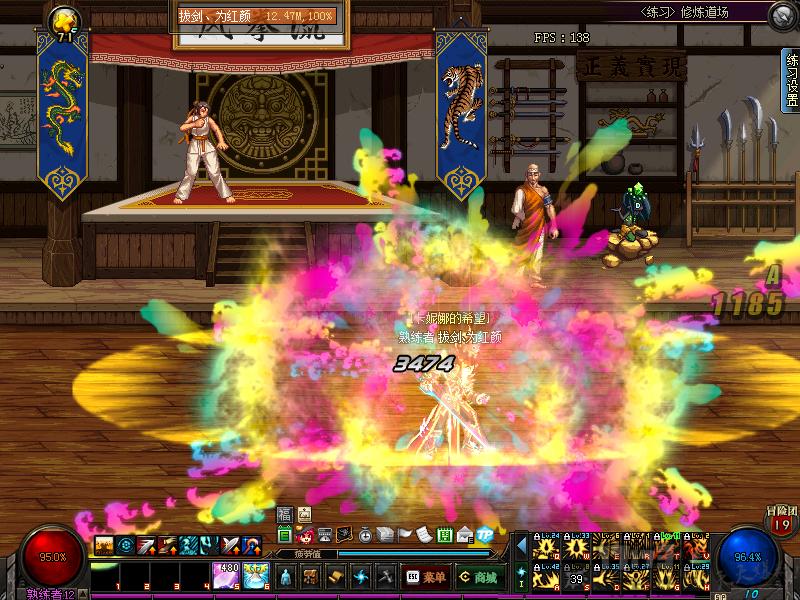Viewport: 800px width, 600px height.
Task: Click the 冒险团 level 19 badge
Action: (781, 522)
